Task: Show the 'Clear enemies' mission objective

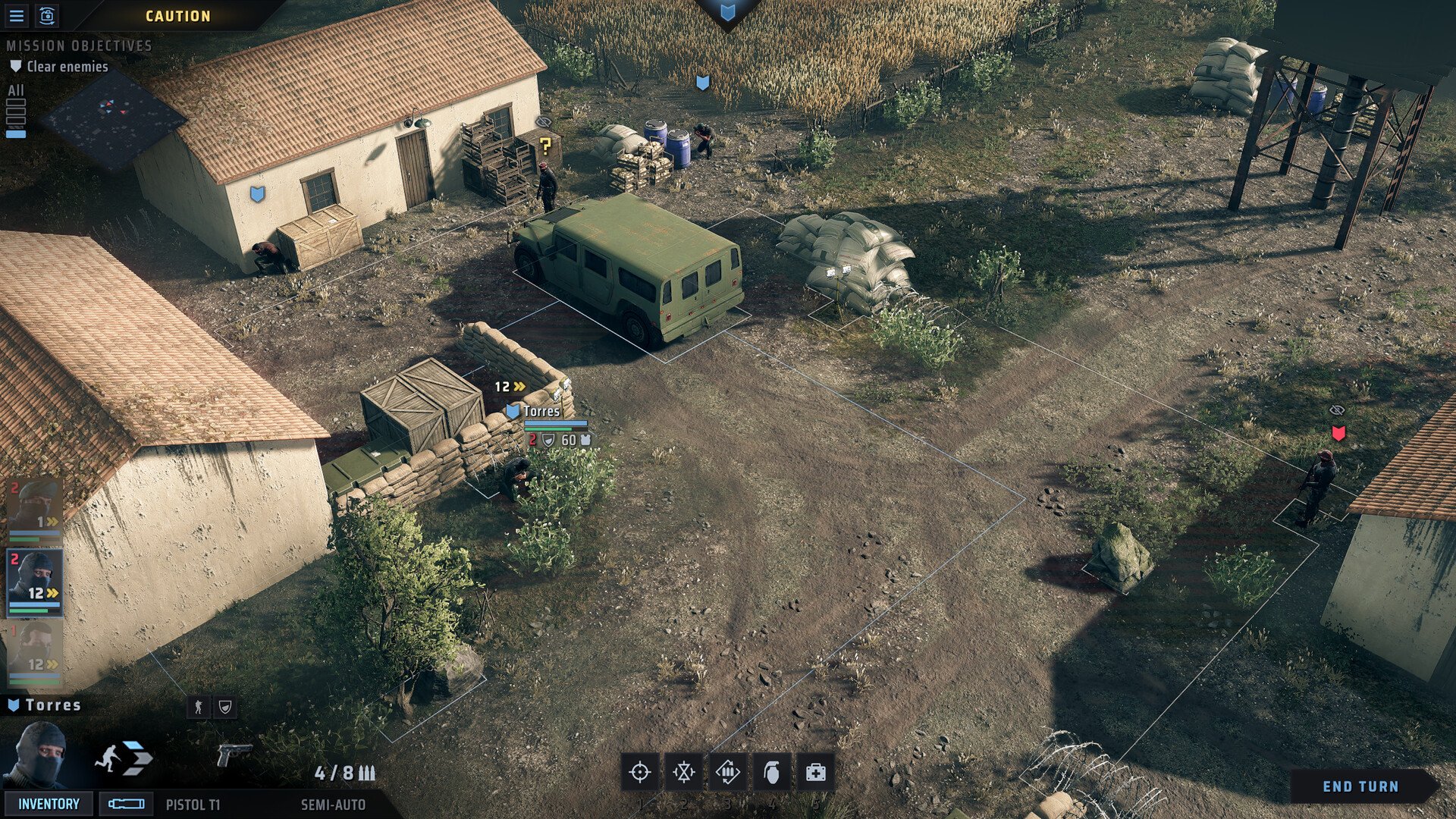Action: coord(67,67)
